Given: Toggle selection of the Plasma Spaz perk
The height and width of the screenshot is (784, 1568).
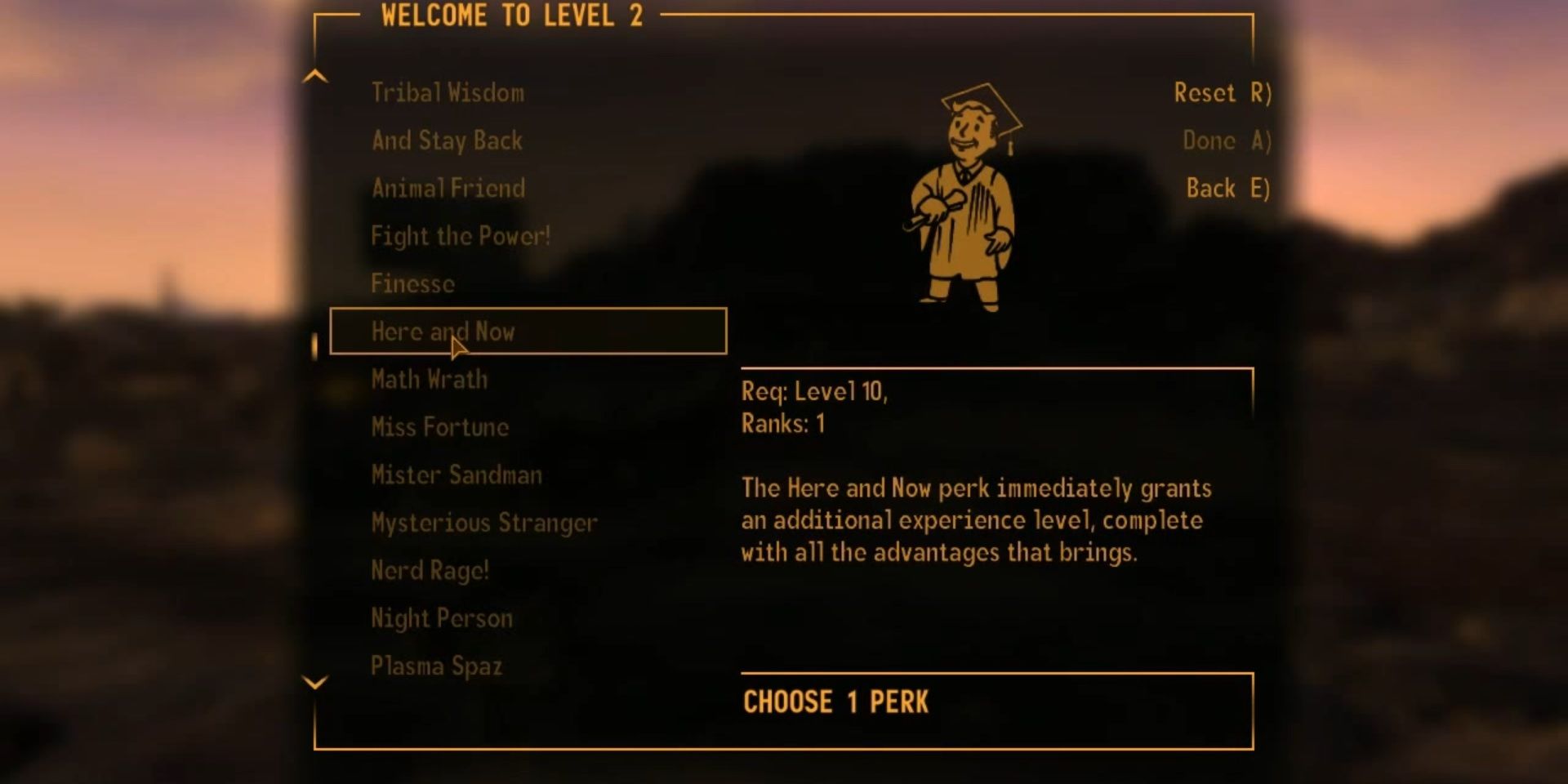Looking at the screenshot, I should pyautogui.click(x=436, y=666).
